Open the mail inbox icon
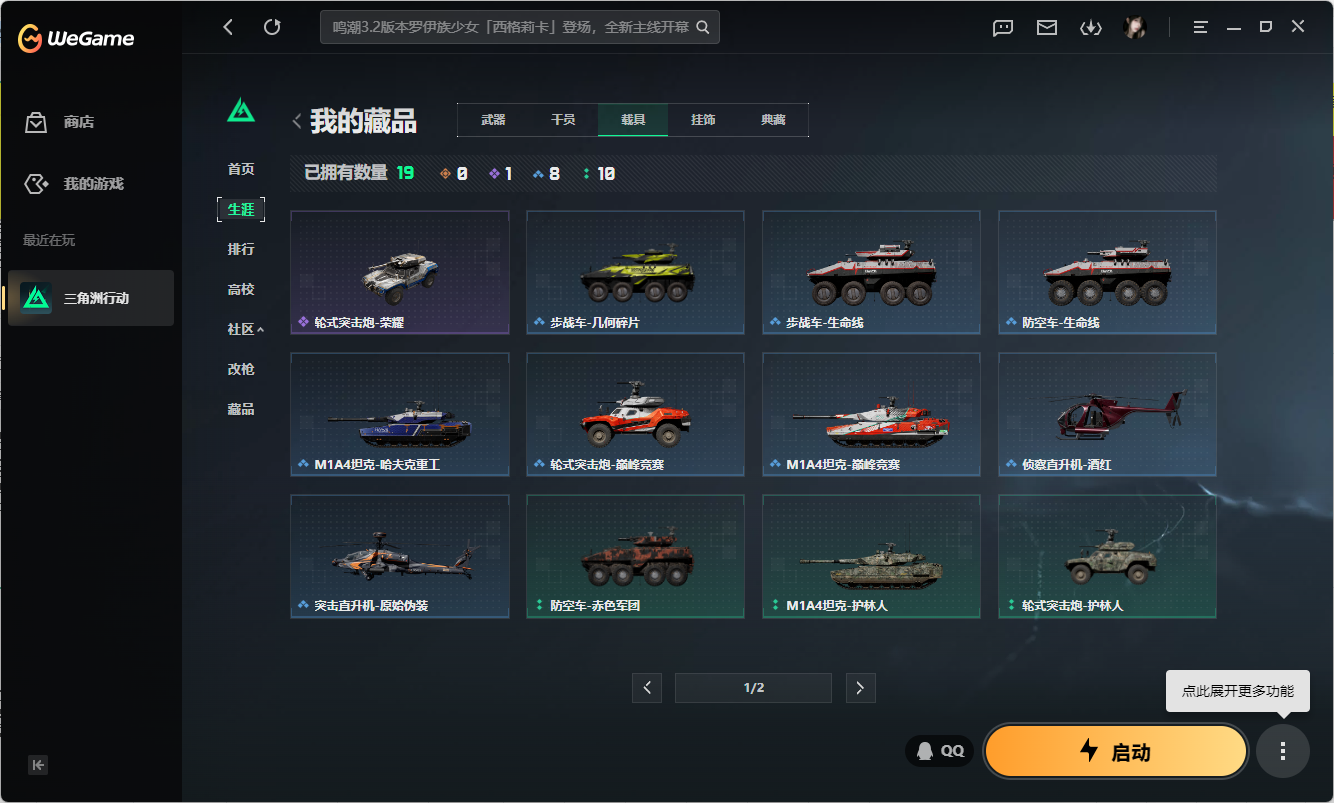This screenshot has width=1334, height=803. tap(1046, 27)
